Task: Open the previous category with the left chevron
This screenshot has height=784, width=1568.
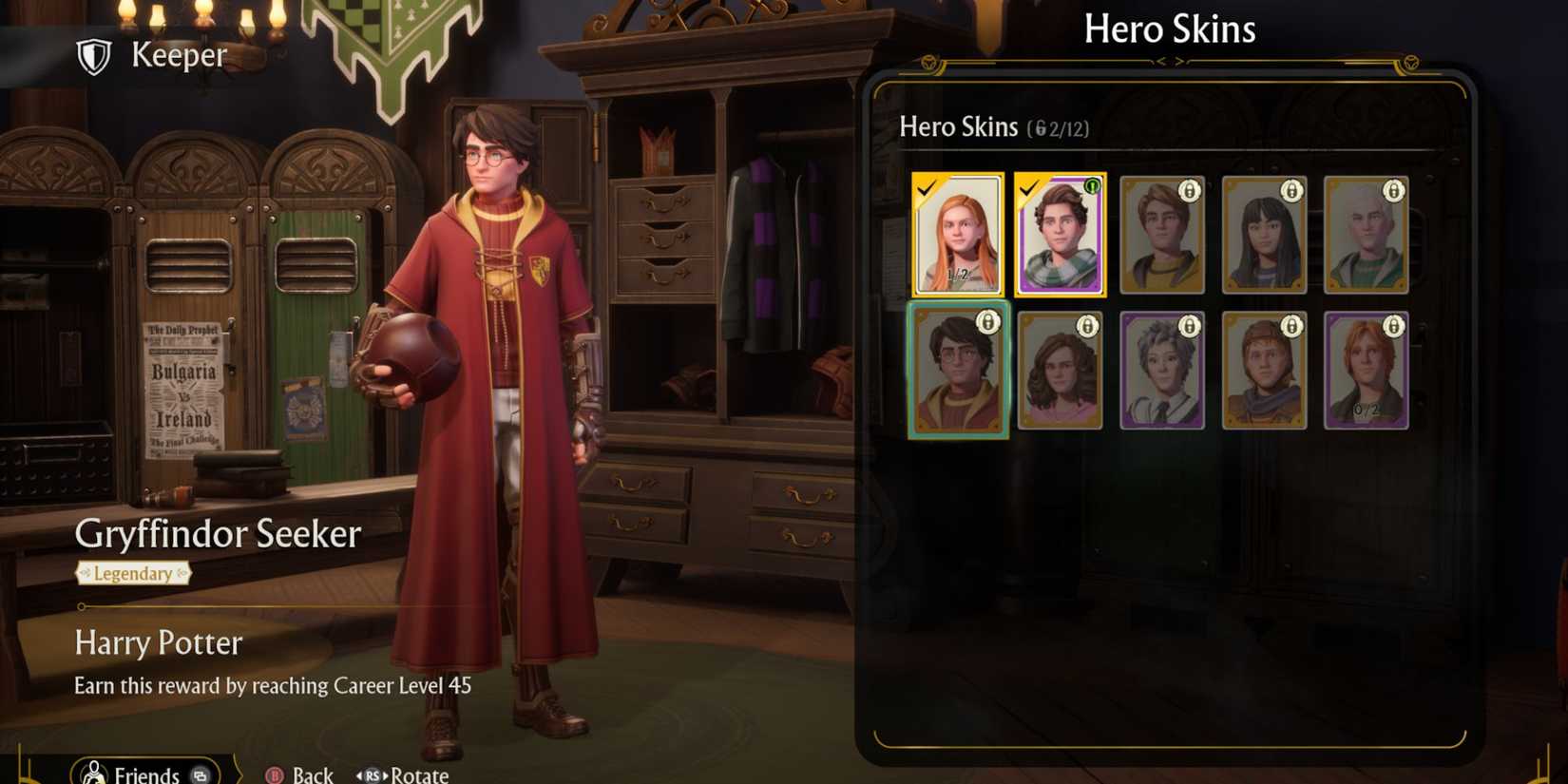Action: tap(1160, 61)
